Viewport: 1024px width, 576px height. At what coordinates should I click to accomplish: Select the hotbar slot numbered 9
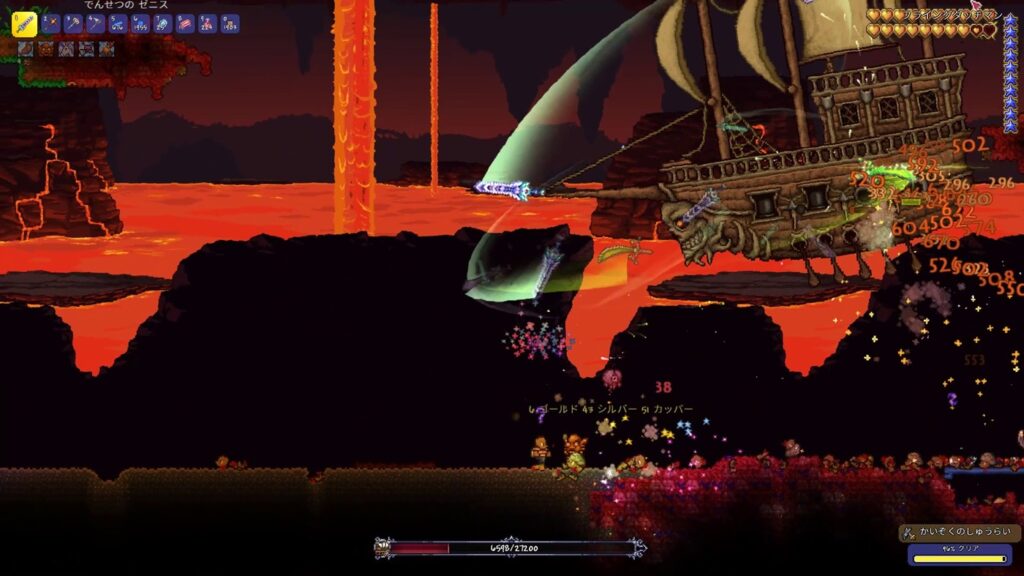pyautogui.click(x=207, y=23)
